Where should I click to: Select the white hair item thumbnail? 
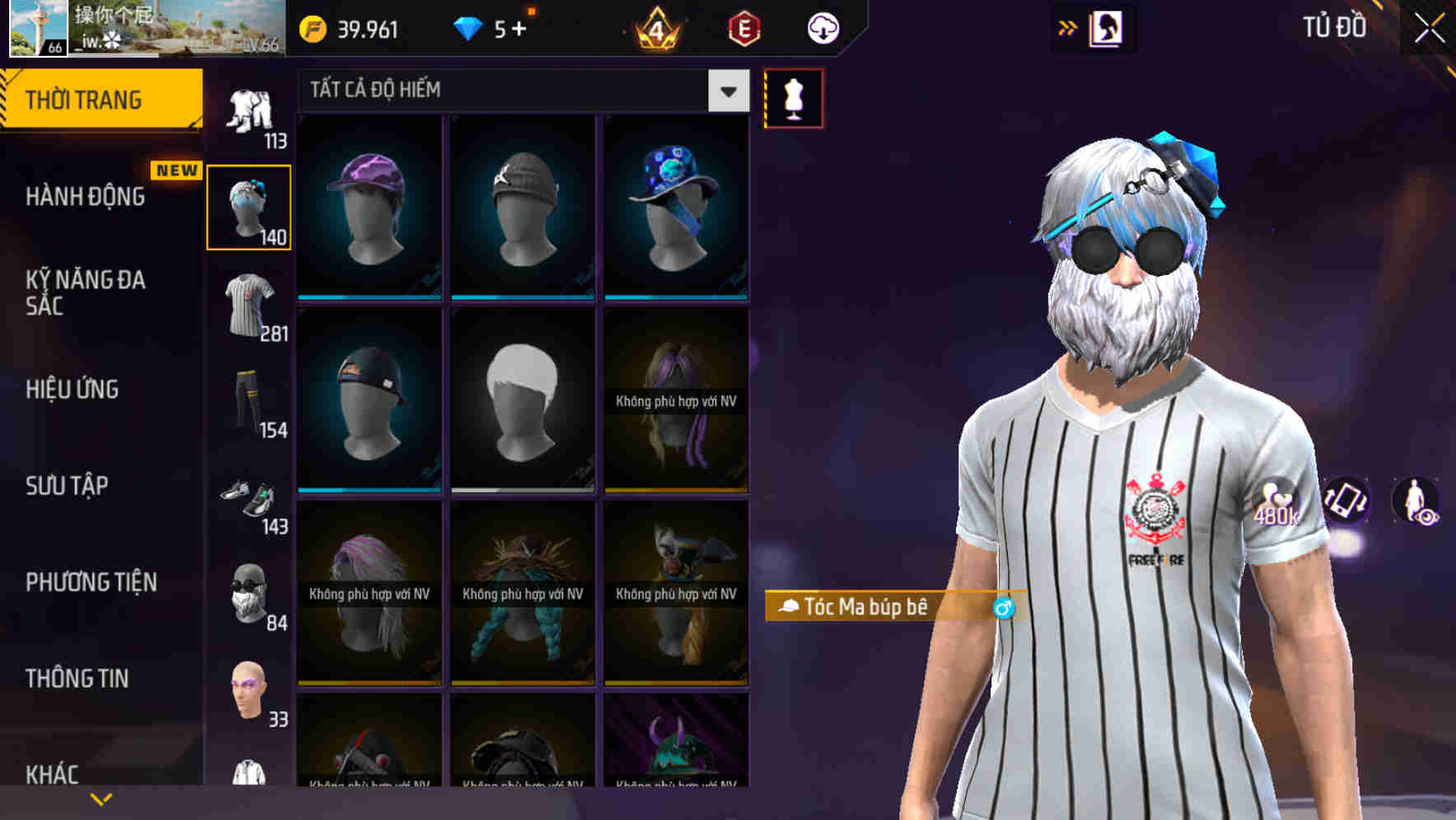[522, 401]
